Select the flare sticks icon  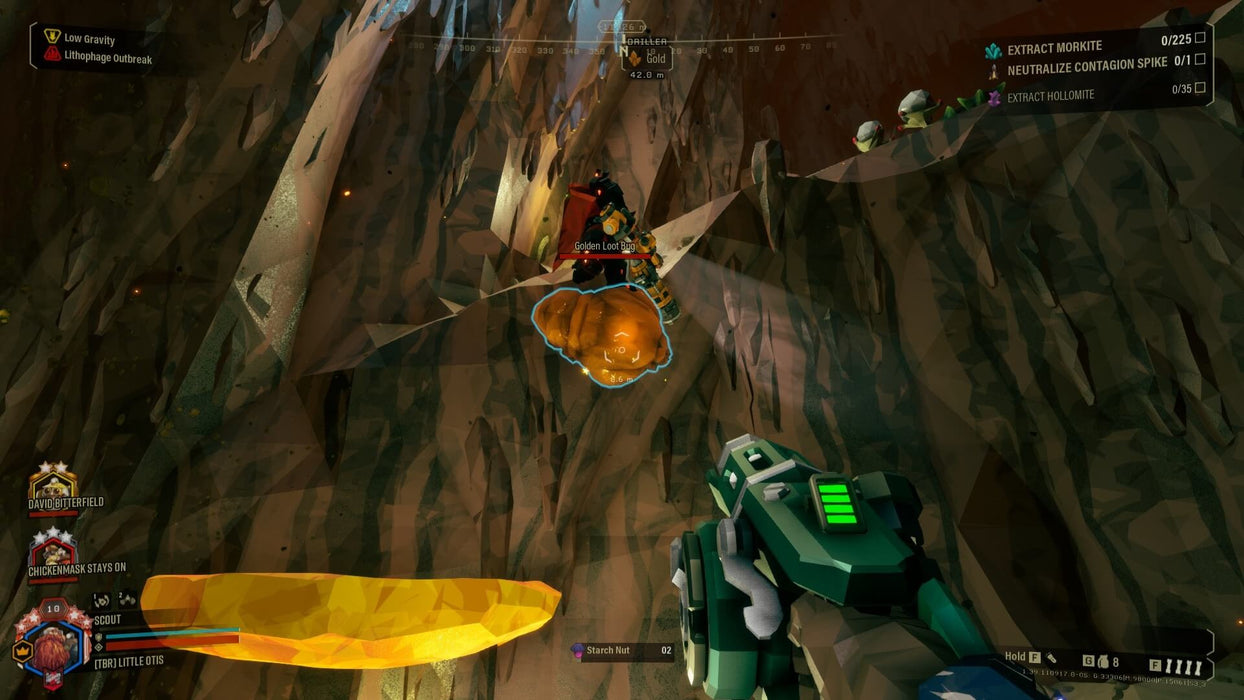(x=1182, y=665)
